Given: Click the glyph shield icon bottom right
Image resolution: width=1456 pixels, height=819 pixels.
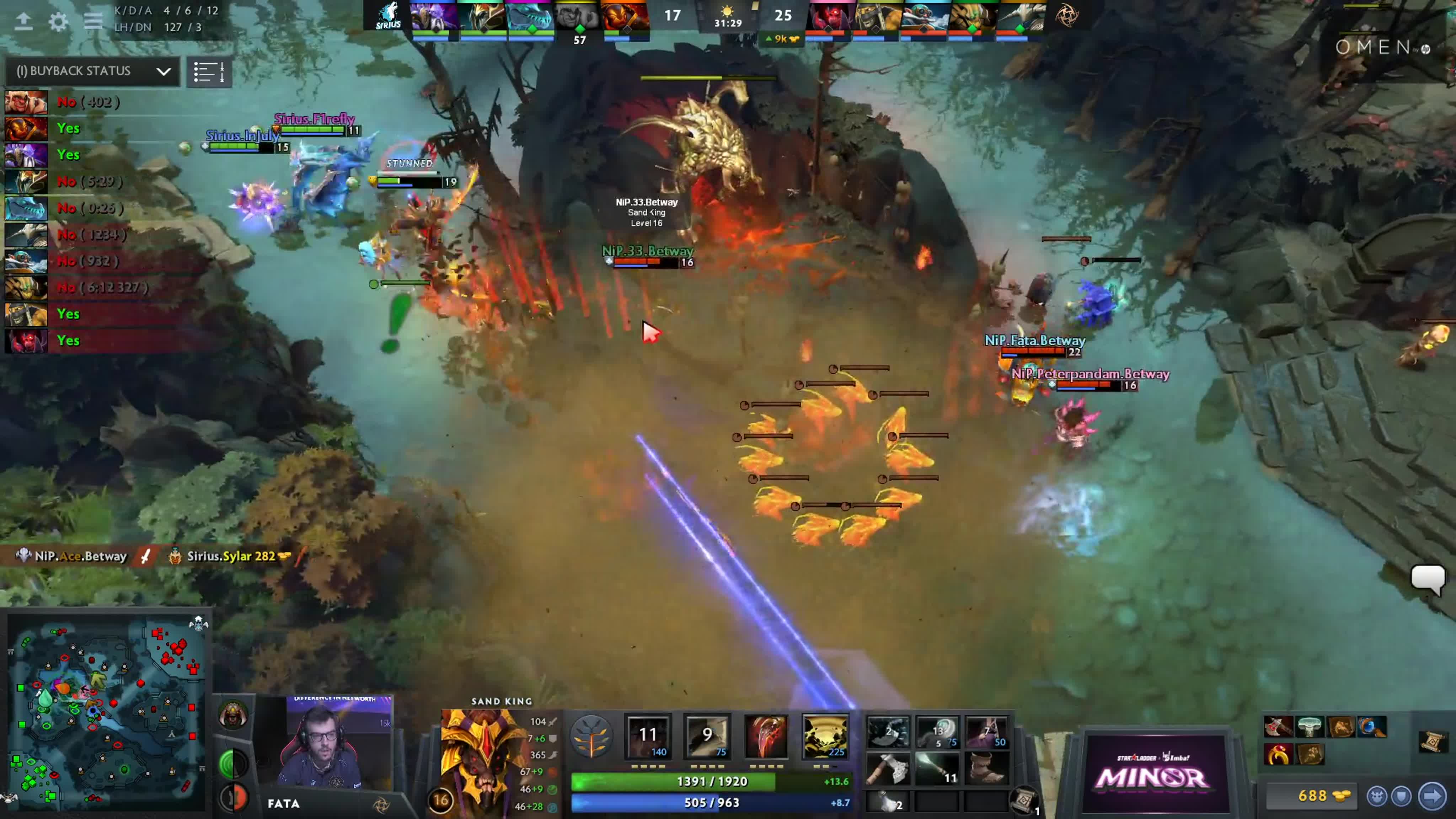Looking at the screenshot, I should pos(1402,796).
